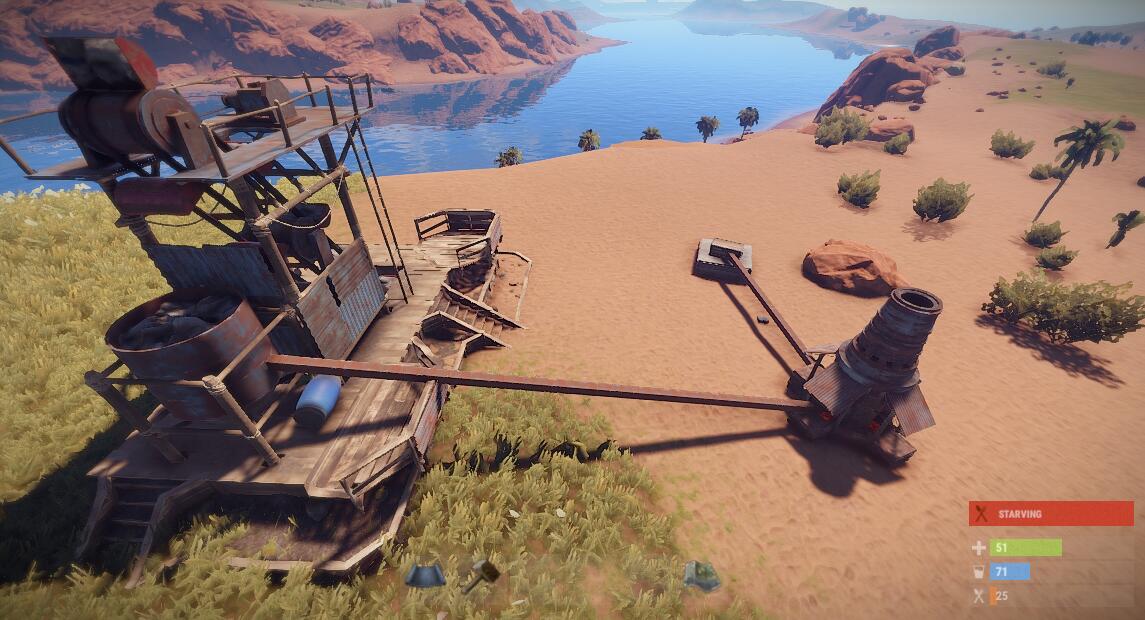The width and height of the screenshot is (1145, 620).
Task: Select the building plan hotbar slot
Action: (425, 575)
